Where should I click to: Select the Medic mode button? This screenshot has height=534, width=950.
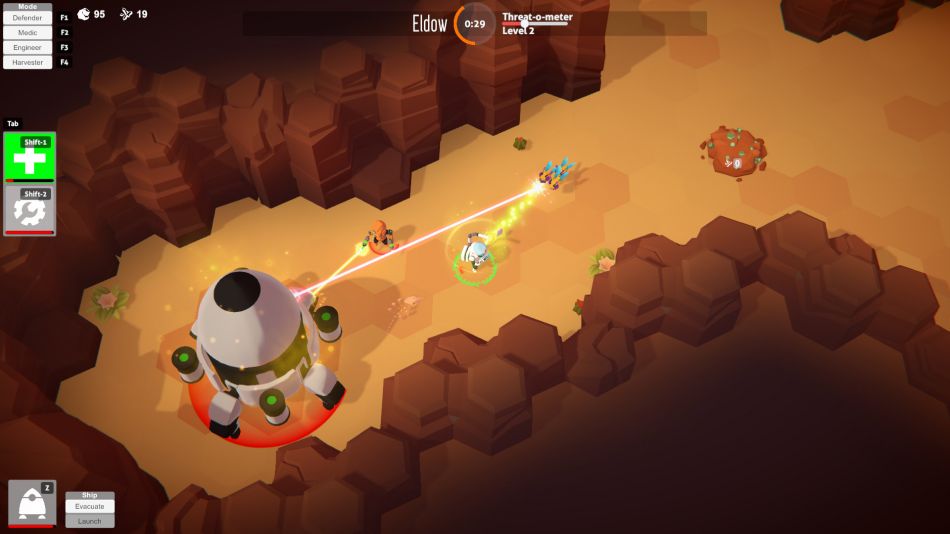pyautogui.click(x=27, y=32)
